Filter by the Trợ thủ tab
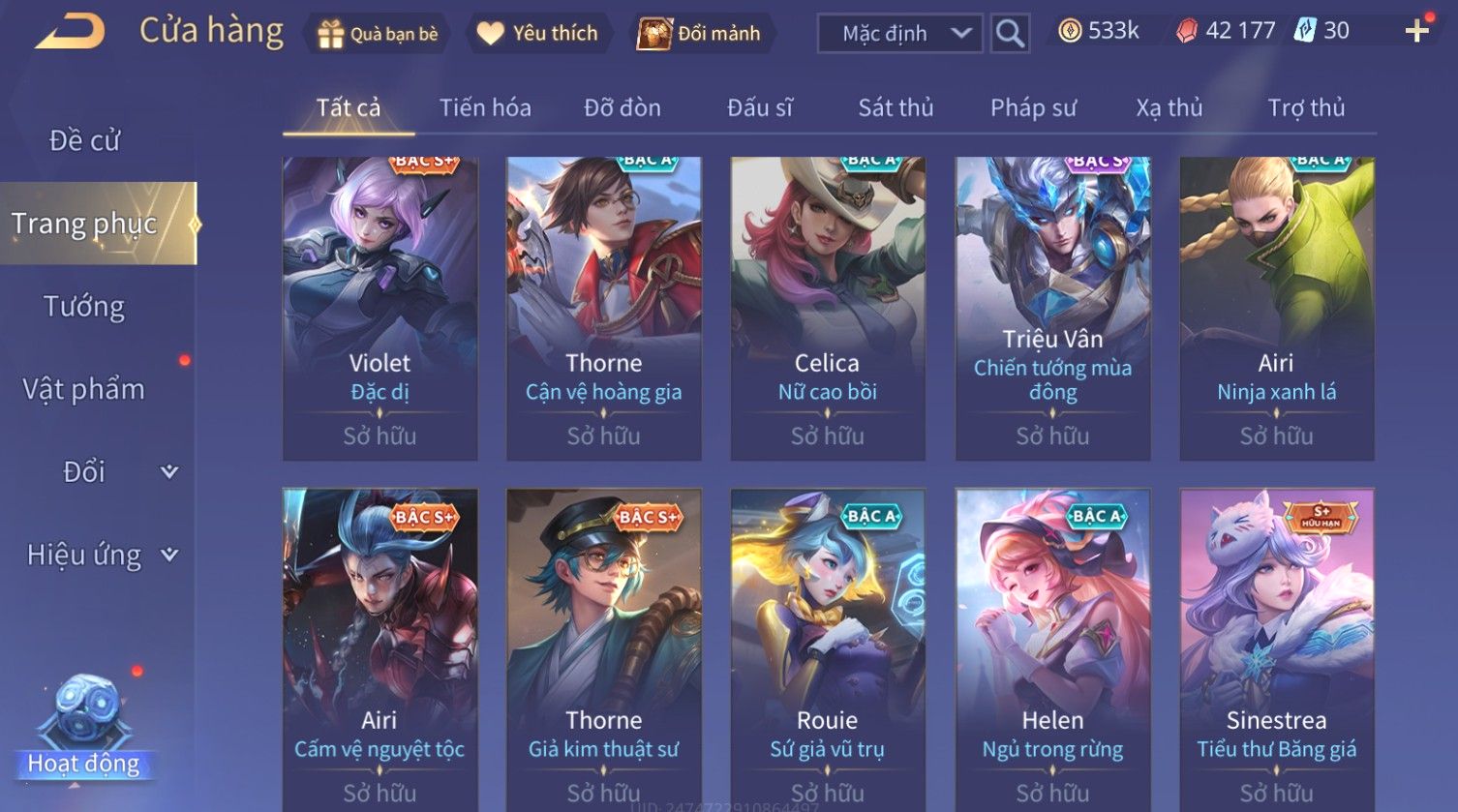 click(1306, 107)
